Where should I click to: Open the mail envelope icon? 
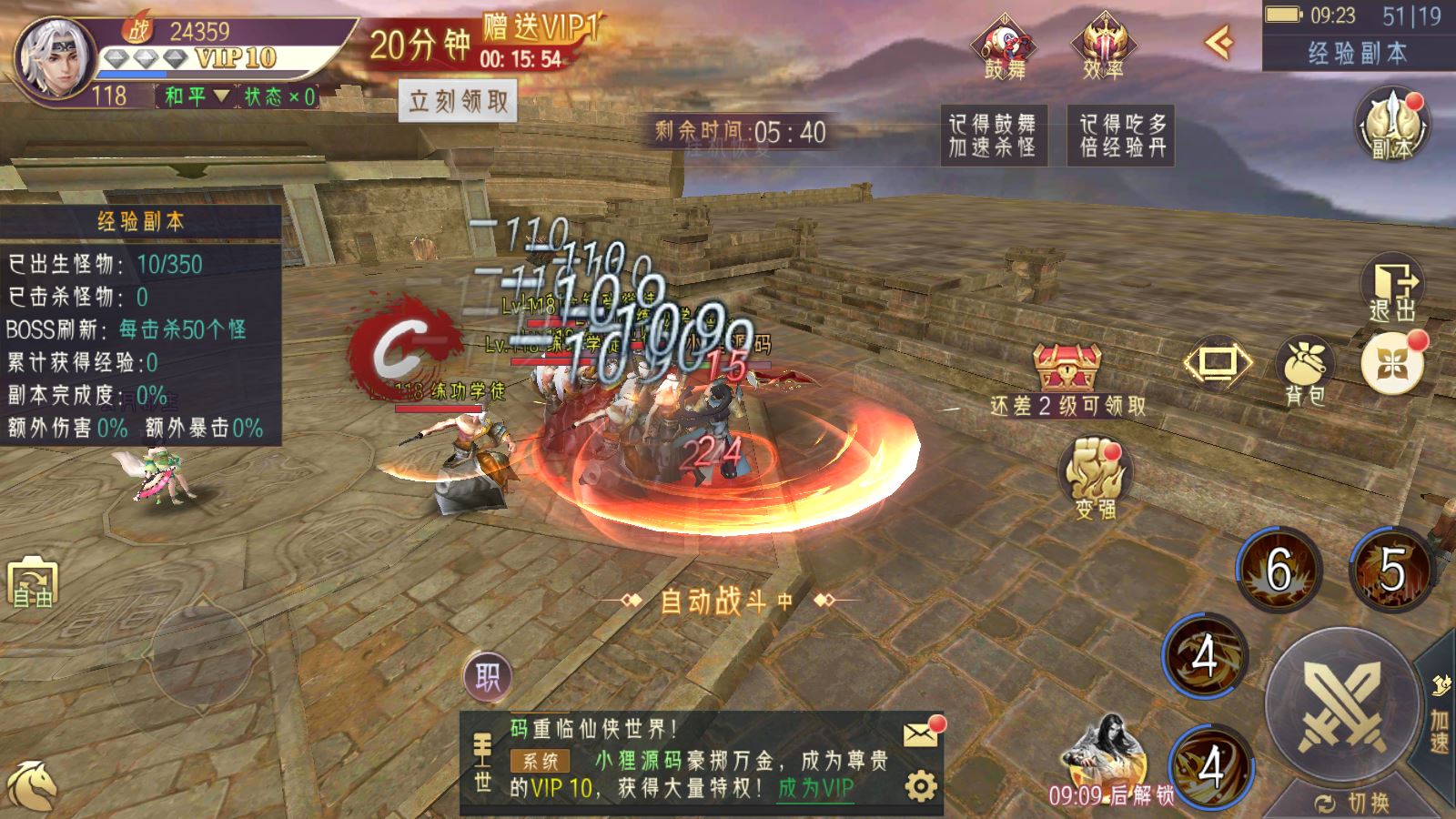point(922,733)
